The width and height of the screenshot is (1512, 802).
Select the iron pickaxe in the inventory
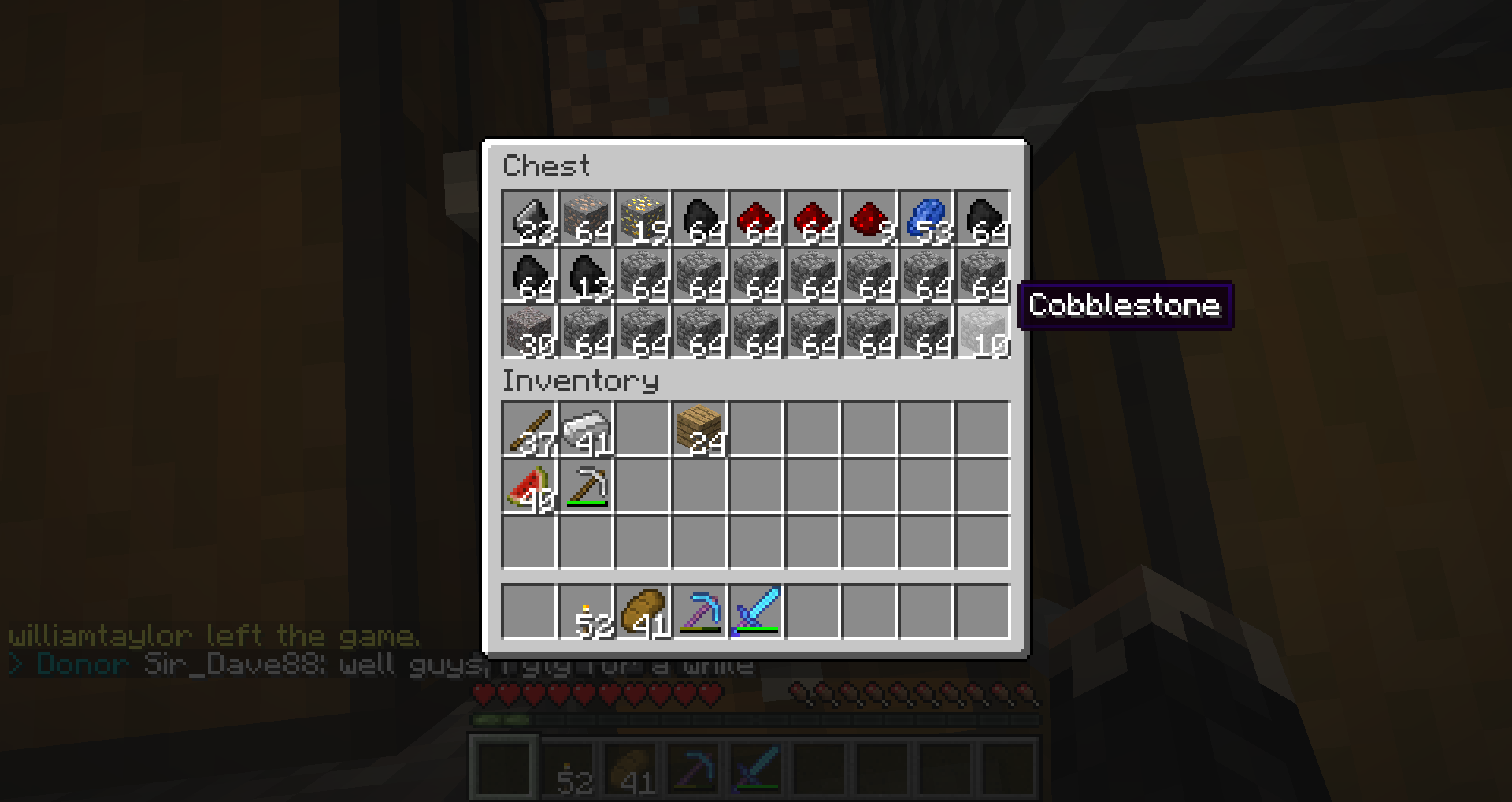586,486
